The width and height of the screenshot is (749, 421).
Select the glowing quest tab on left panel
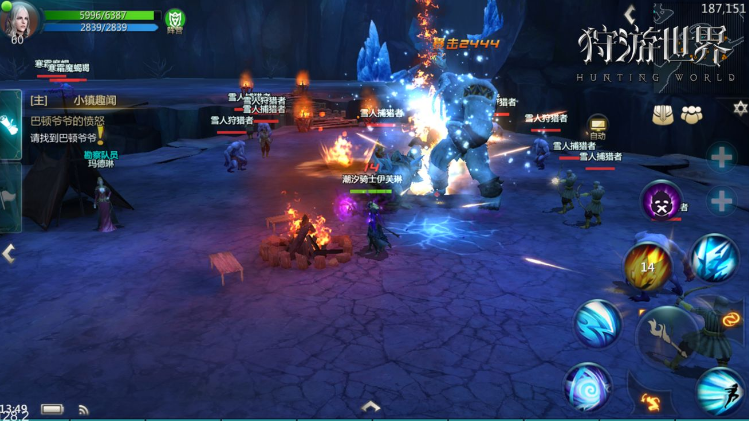[x=10, y=125]
